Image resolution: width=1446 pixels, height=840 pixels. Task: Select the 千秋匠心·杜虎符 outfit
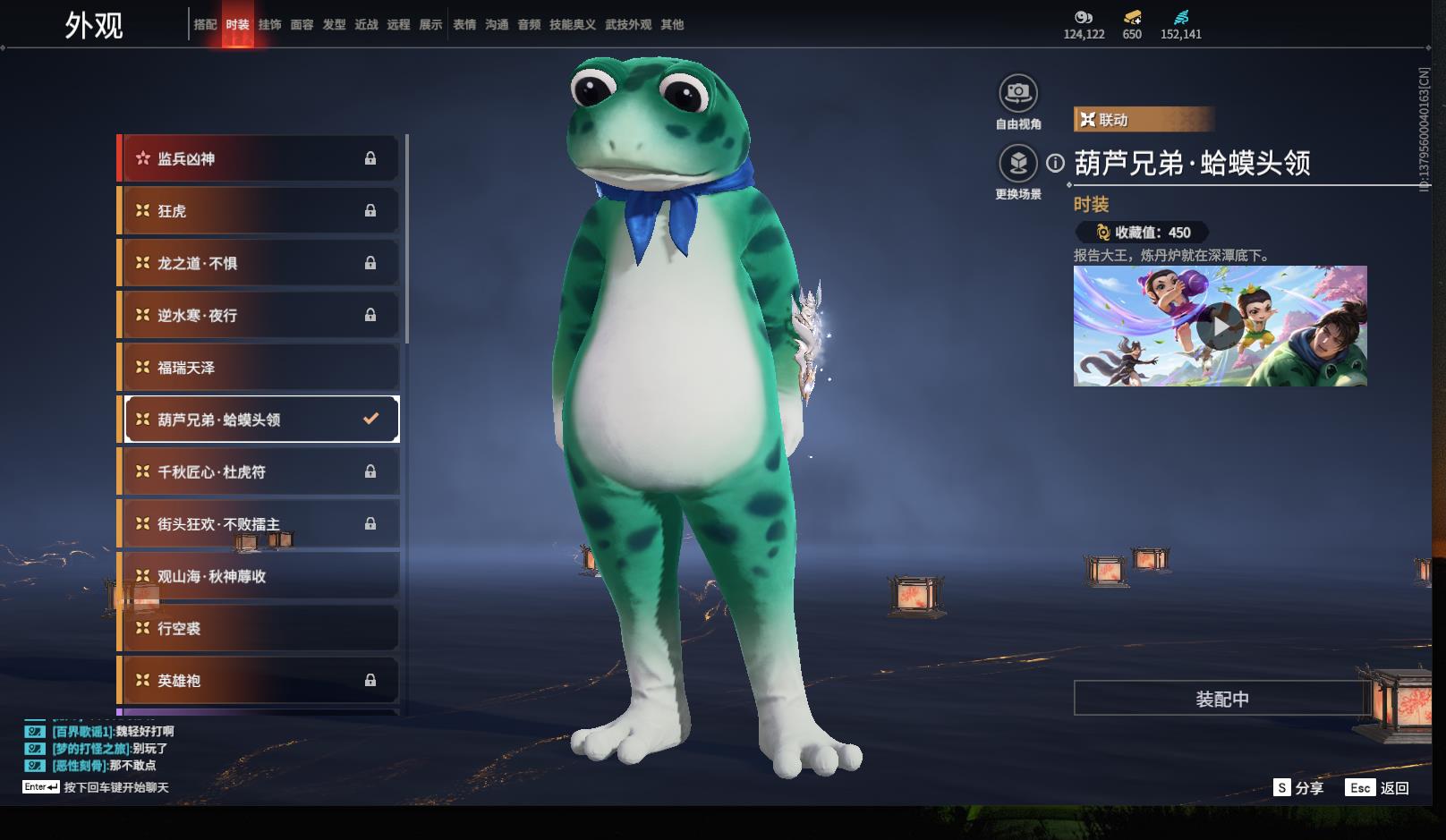[258, 472]
